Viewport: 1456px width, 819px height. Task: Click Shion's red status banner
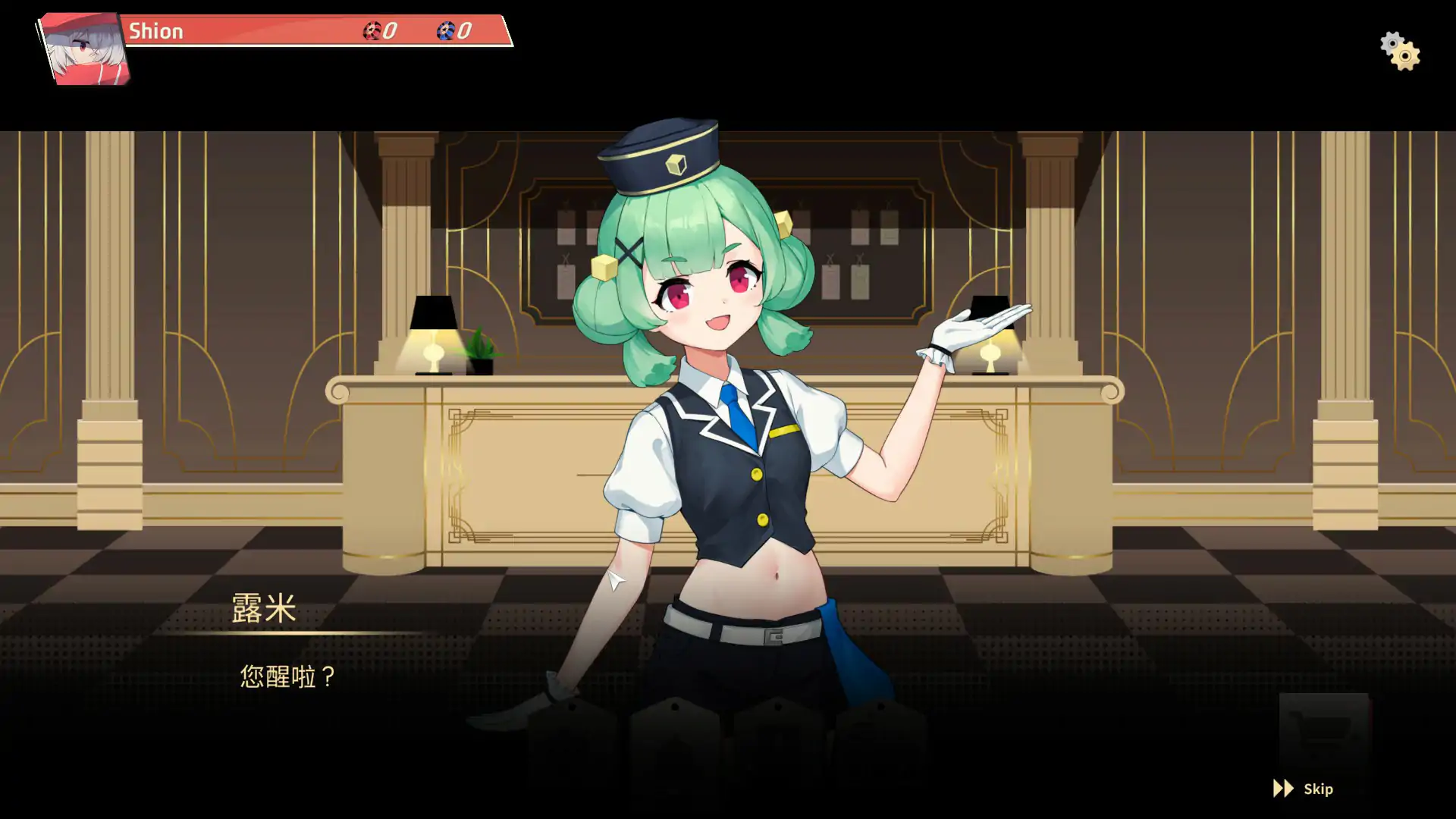coord(265,31)
